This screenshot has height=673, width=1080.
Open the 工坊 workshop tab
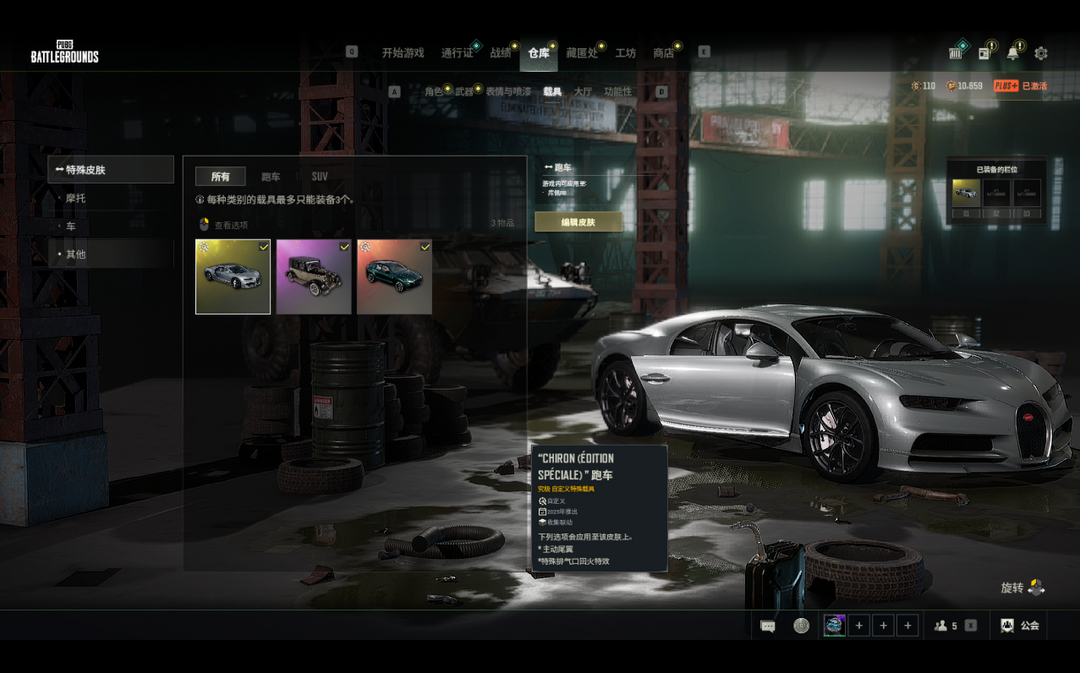pos(625,53)
